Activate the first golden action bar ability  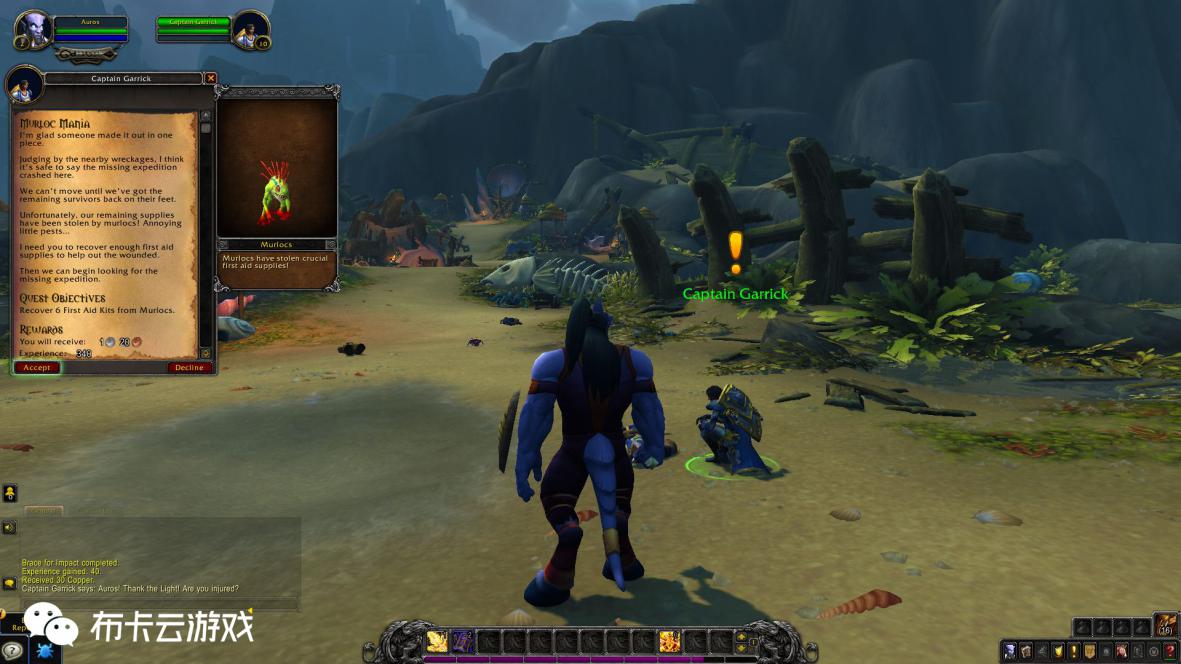pos(437,641)
